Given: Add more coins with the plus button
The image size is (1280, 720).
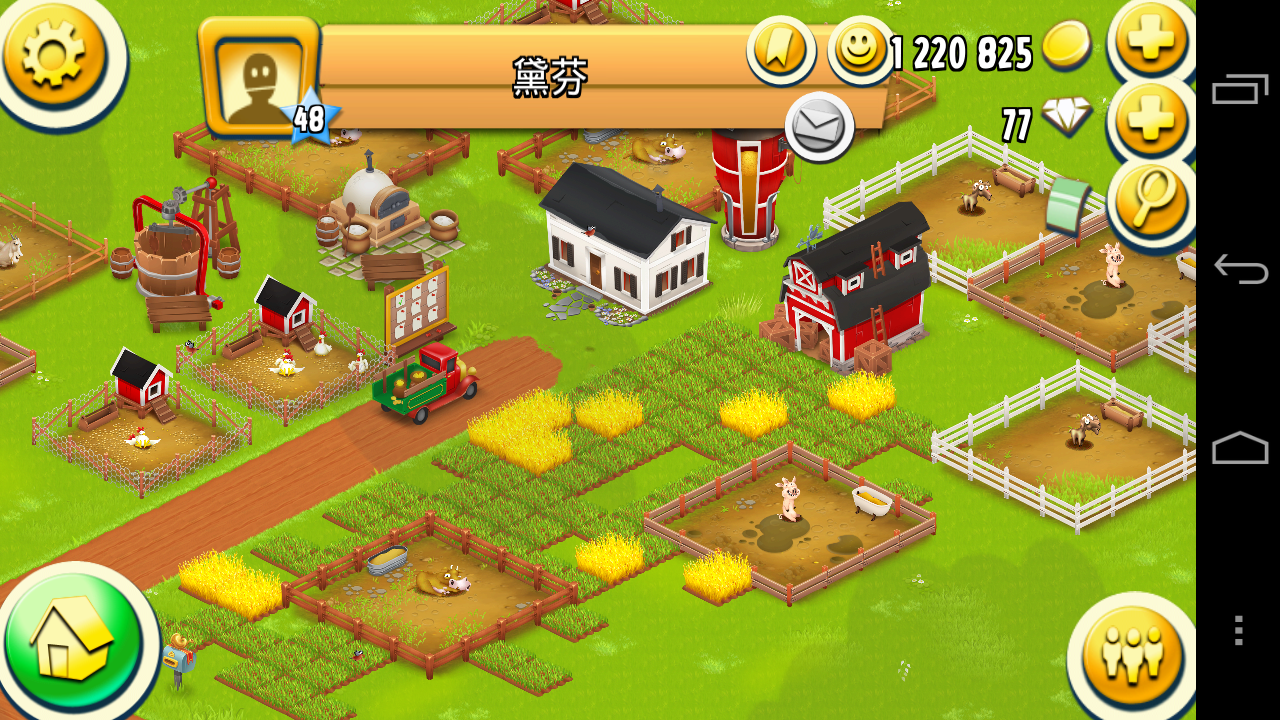Looking at the screenshot, I should [1151, 40].
